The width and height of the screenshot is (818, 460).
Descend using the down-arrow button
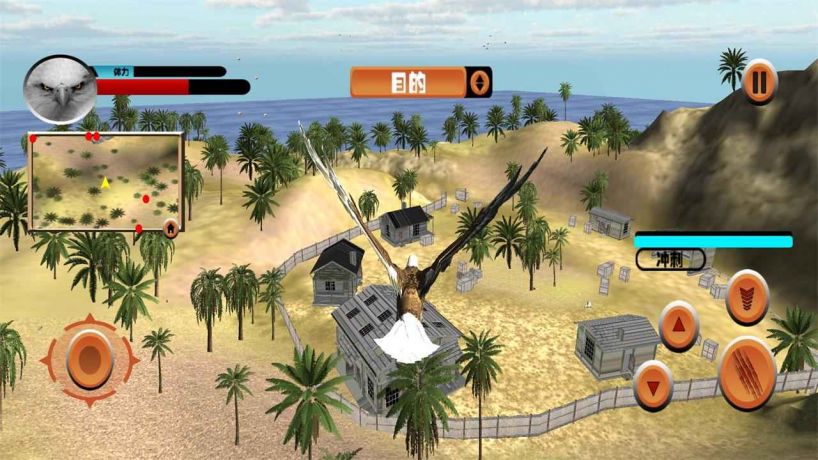(653, 385)
